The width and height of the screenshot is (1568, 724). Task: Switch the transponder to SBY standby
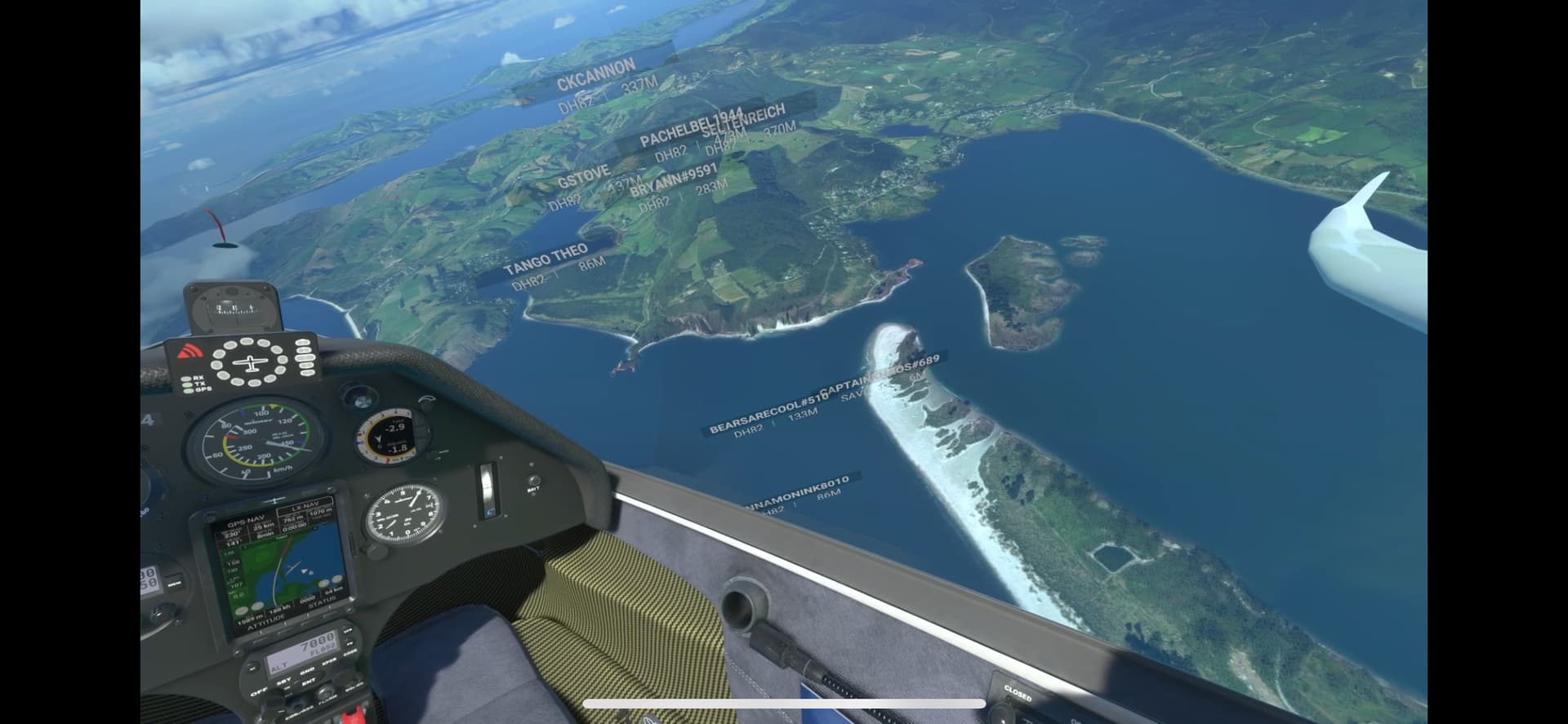285,681
